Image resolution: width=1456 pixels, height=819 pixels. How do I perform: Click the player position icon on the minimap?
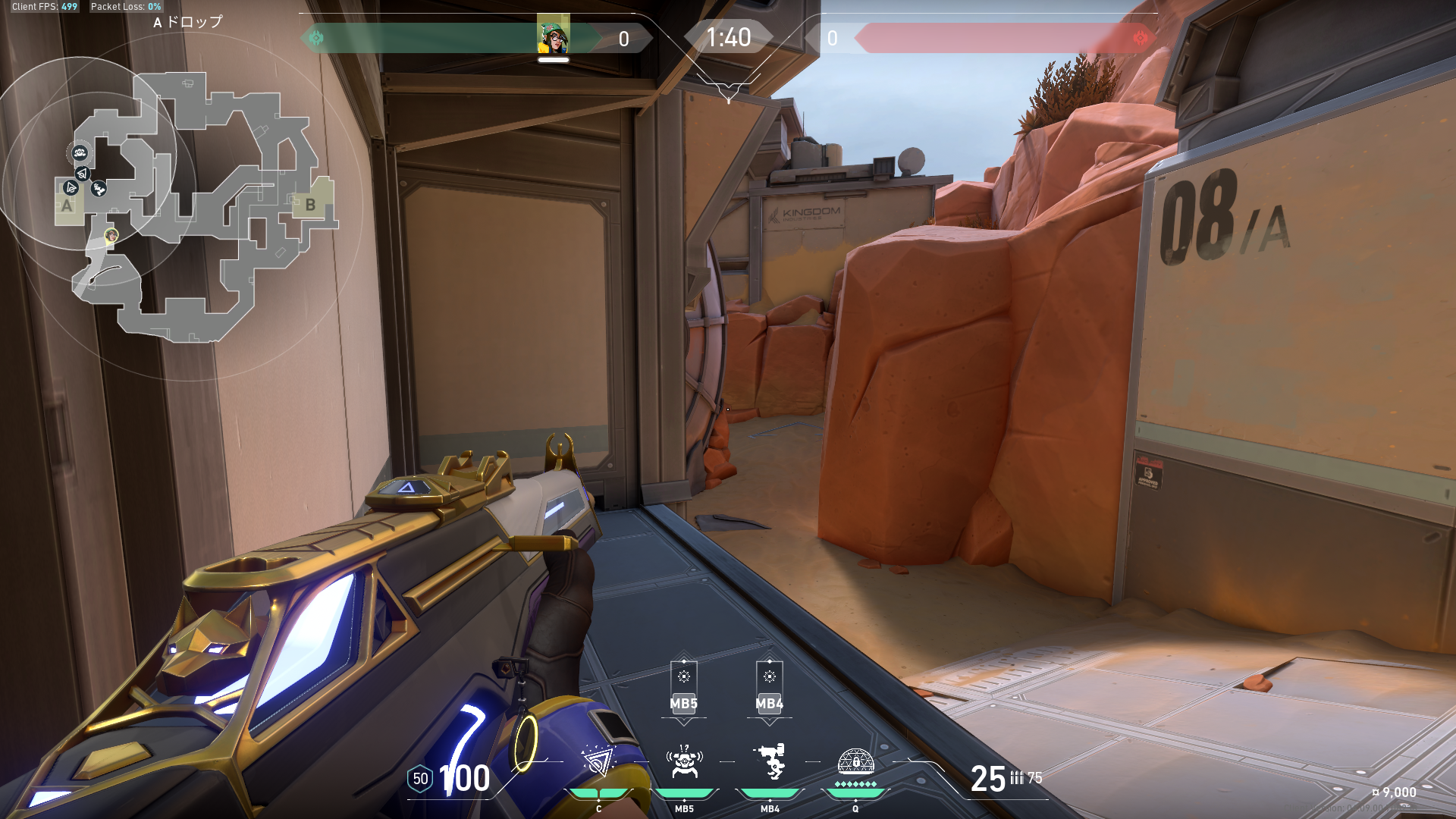click(111, 236)
